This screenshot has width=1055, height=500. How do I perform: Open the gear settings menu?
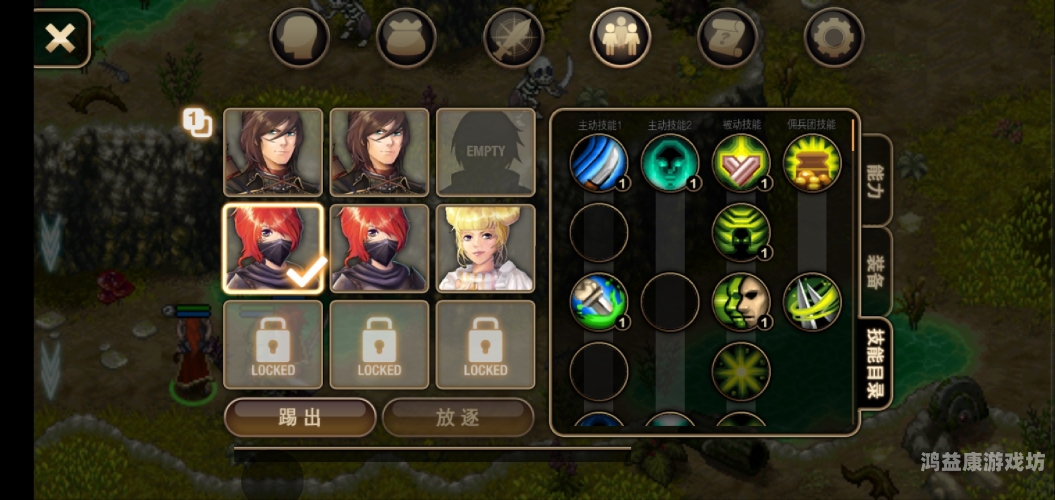point(833,38)
